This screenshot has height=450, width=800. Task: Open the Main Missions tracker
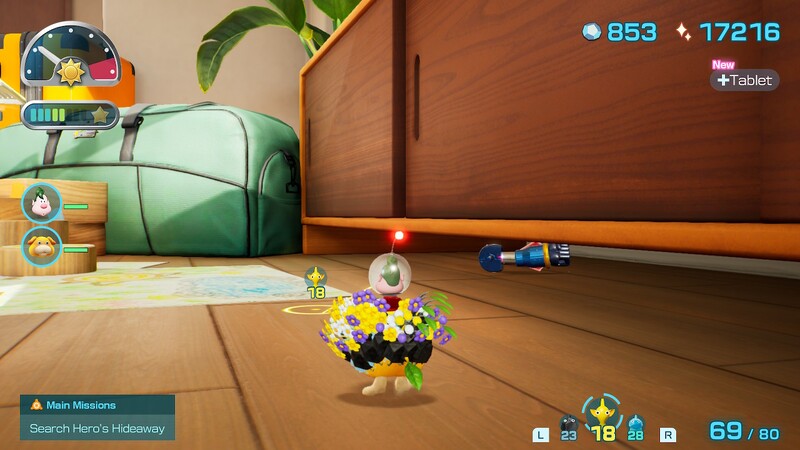97,417
